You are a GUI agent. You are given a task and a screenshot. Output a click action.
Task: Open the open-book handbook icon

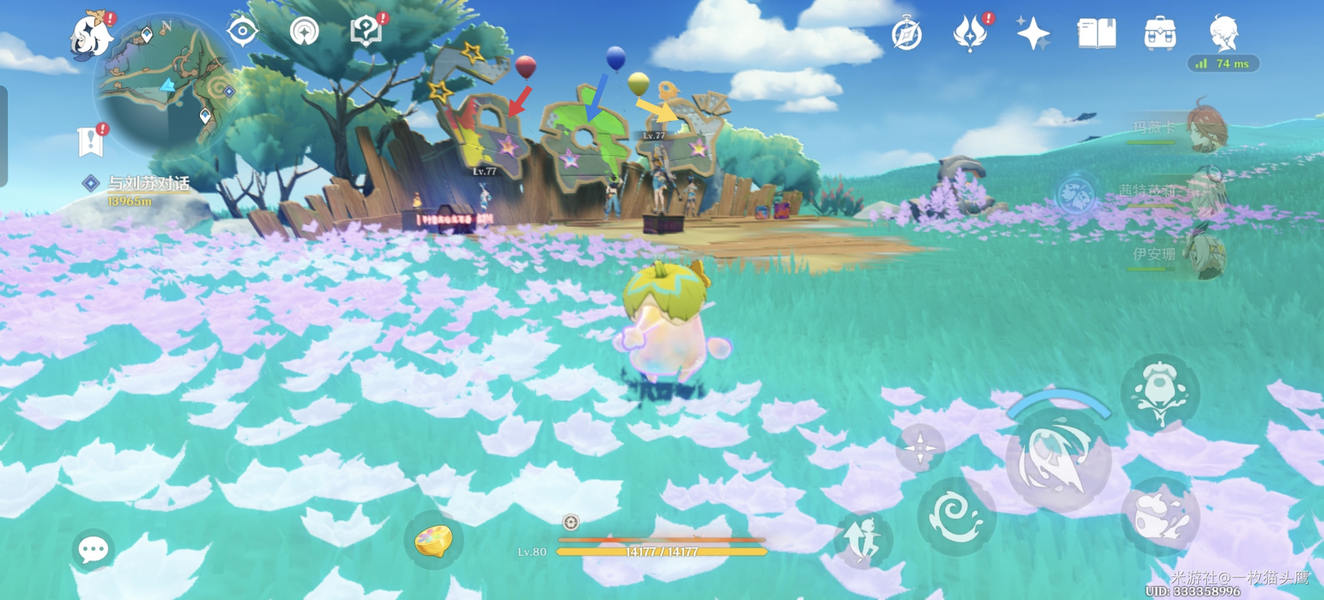tap(1096, 34)
